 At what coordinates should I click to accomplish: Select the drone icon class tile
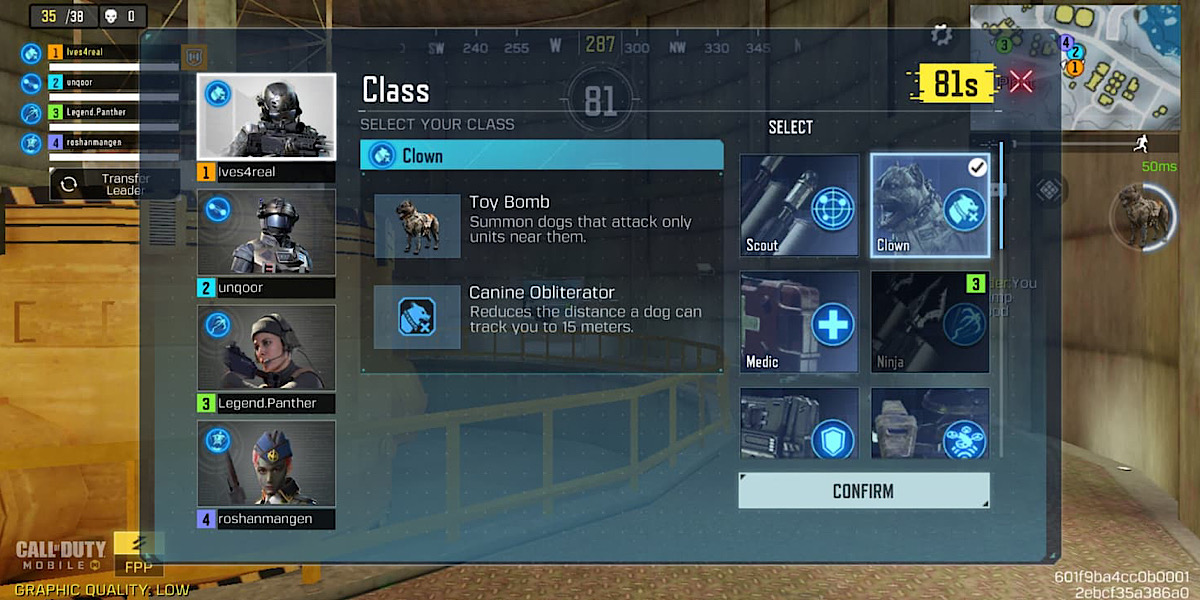(930, 424)
